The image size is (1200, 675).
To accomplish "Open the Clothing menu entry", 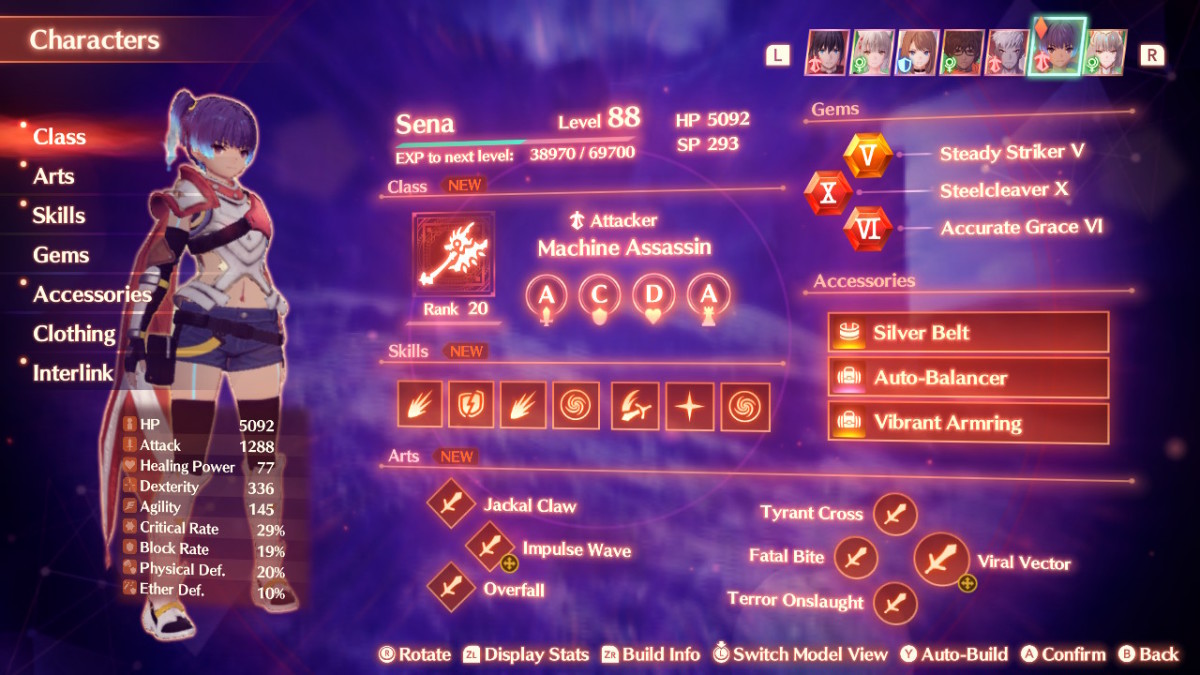I will pyautogui.click(x=74, y=333).
